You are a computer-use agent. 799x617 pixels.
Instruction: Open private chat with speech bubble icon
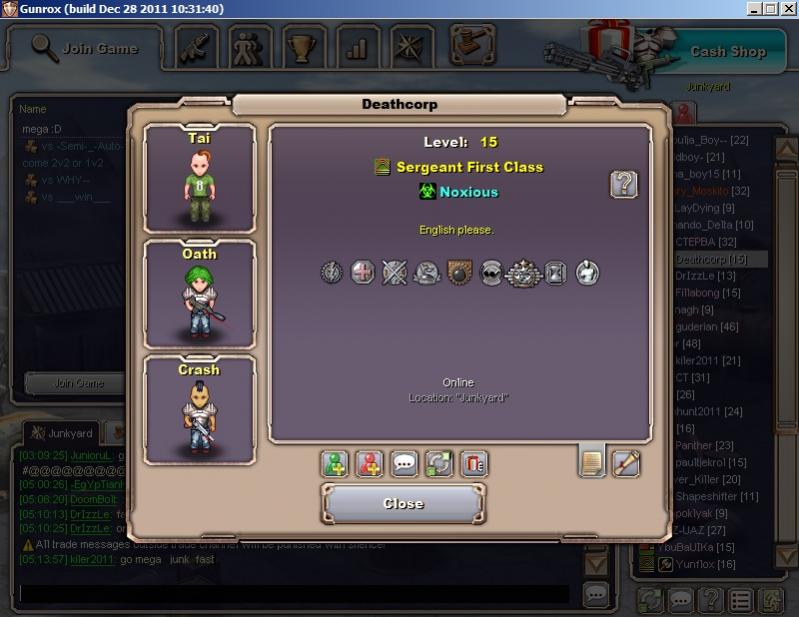click(x=404, y=464)
